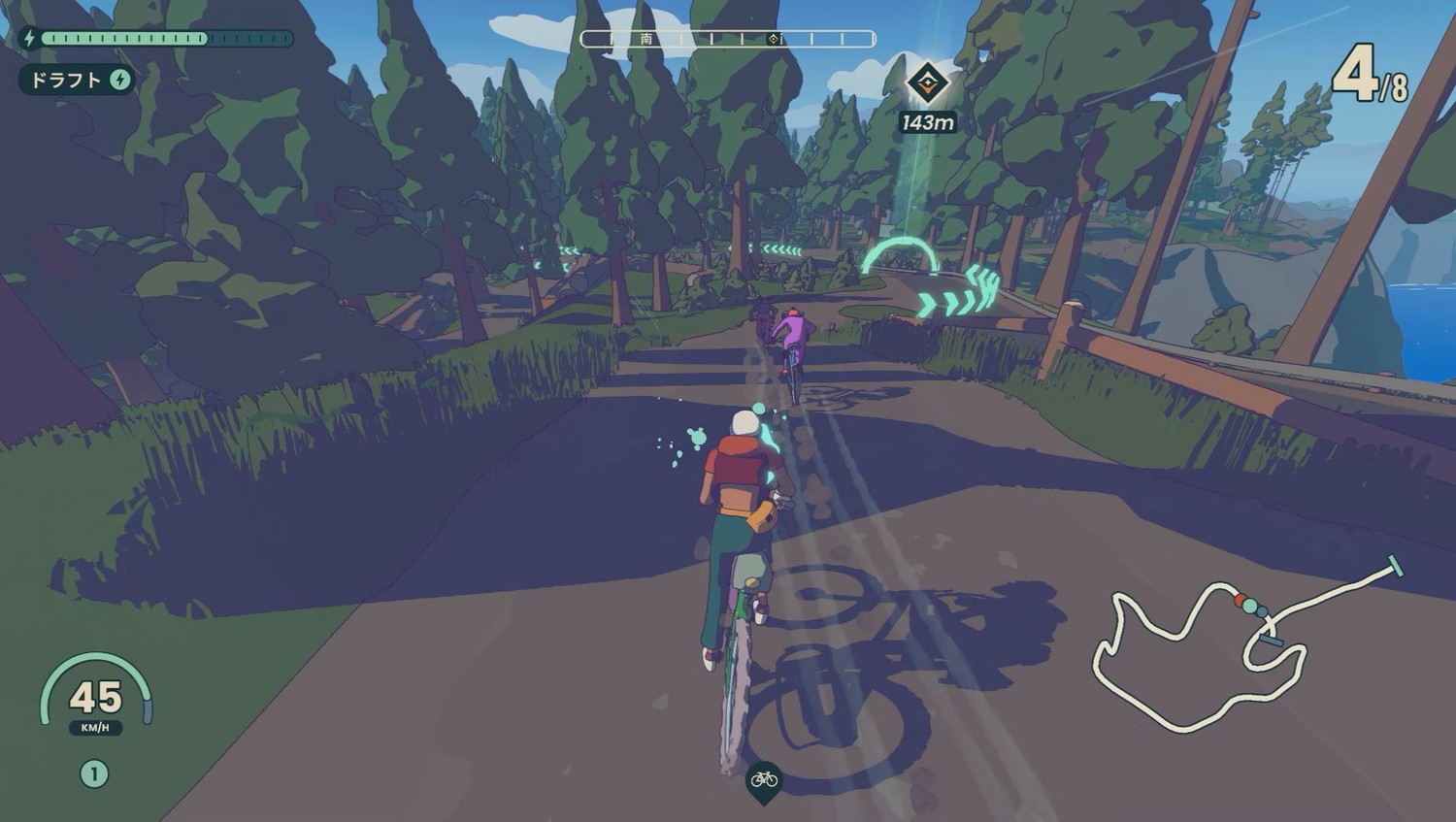
Task: Select the bicycle position marker icon
Action: 764,779
